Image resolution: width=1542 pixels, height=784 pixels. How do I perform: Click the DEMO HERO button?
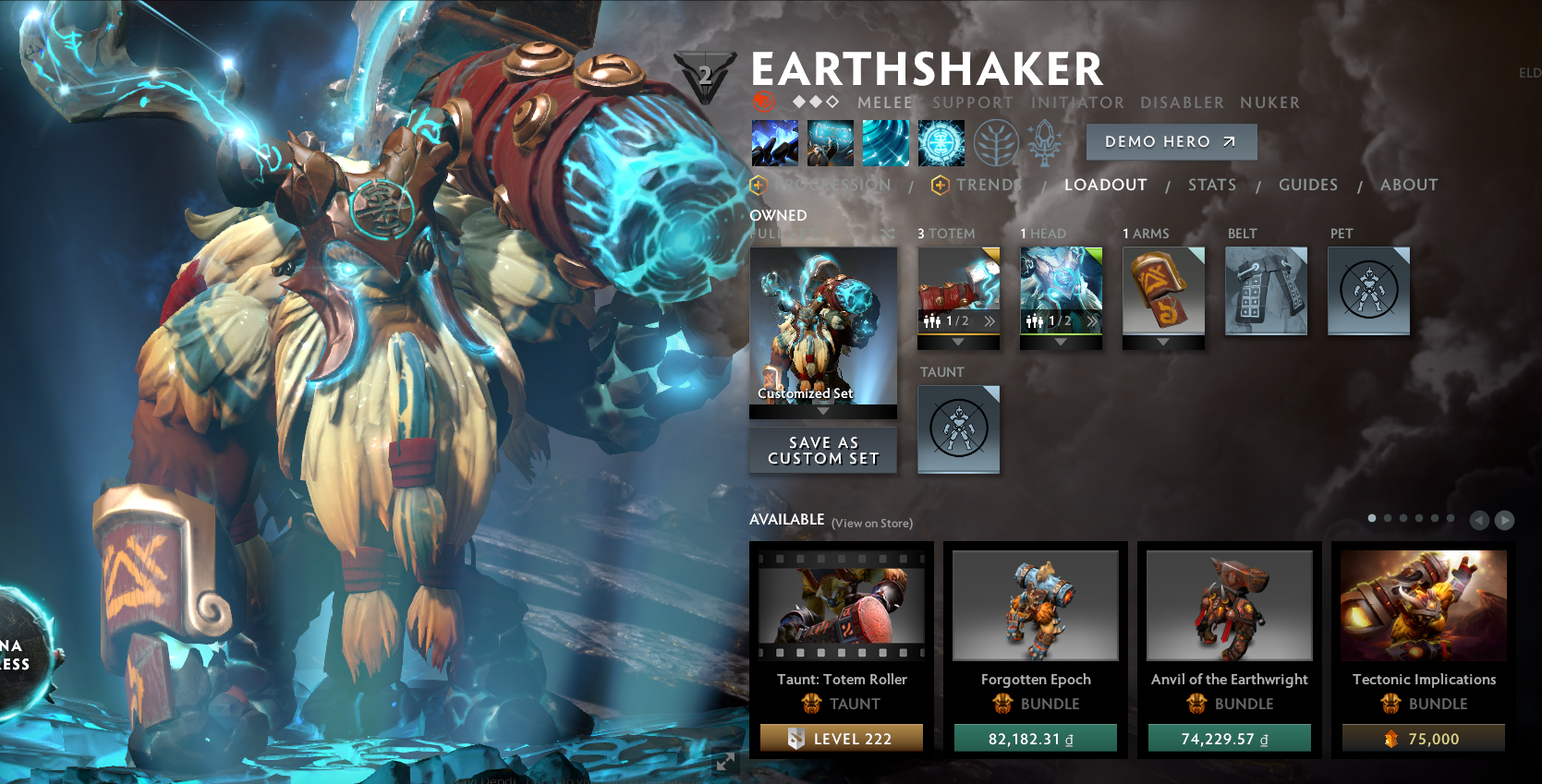(1172, 141)
